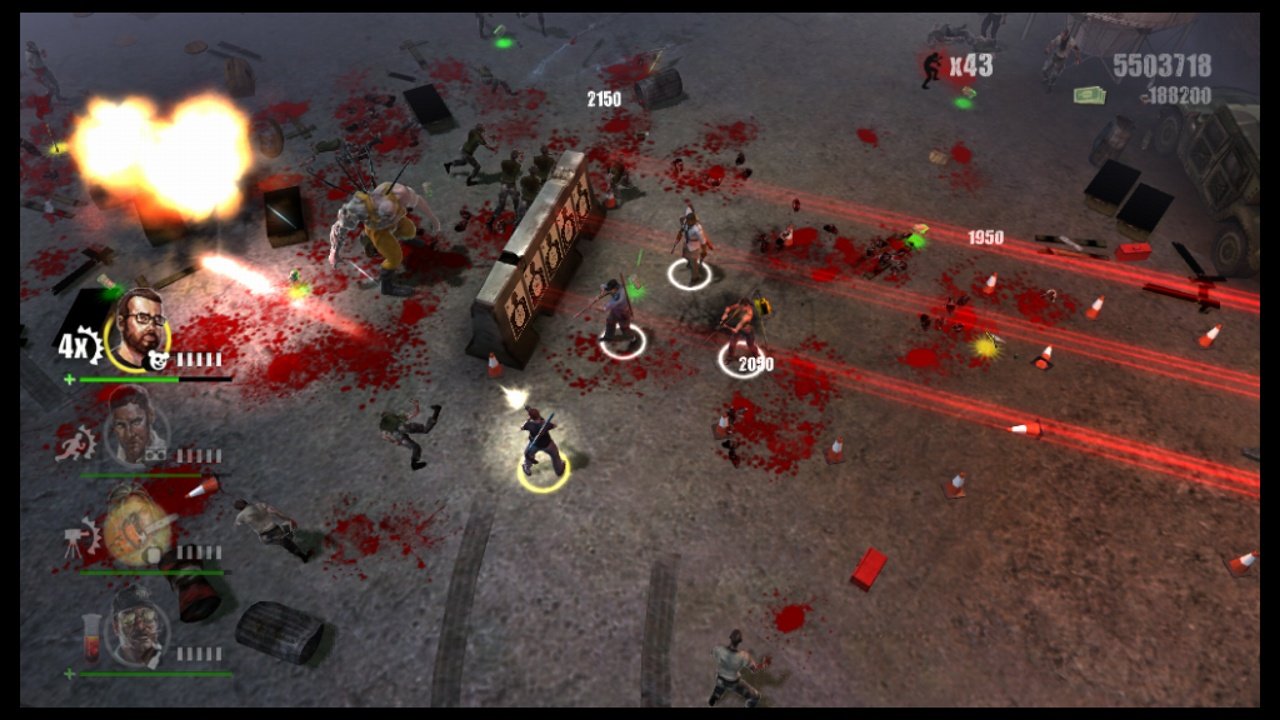Click the teddy bear icon beside the portrait
The width and height of the screenshot is (1280, 720).
pos(159,358)
